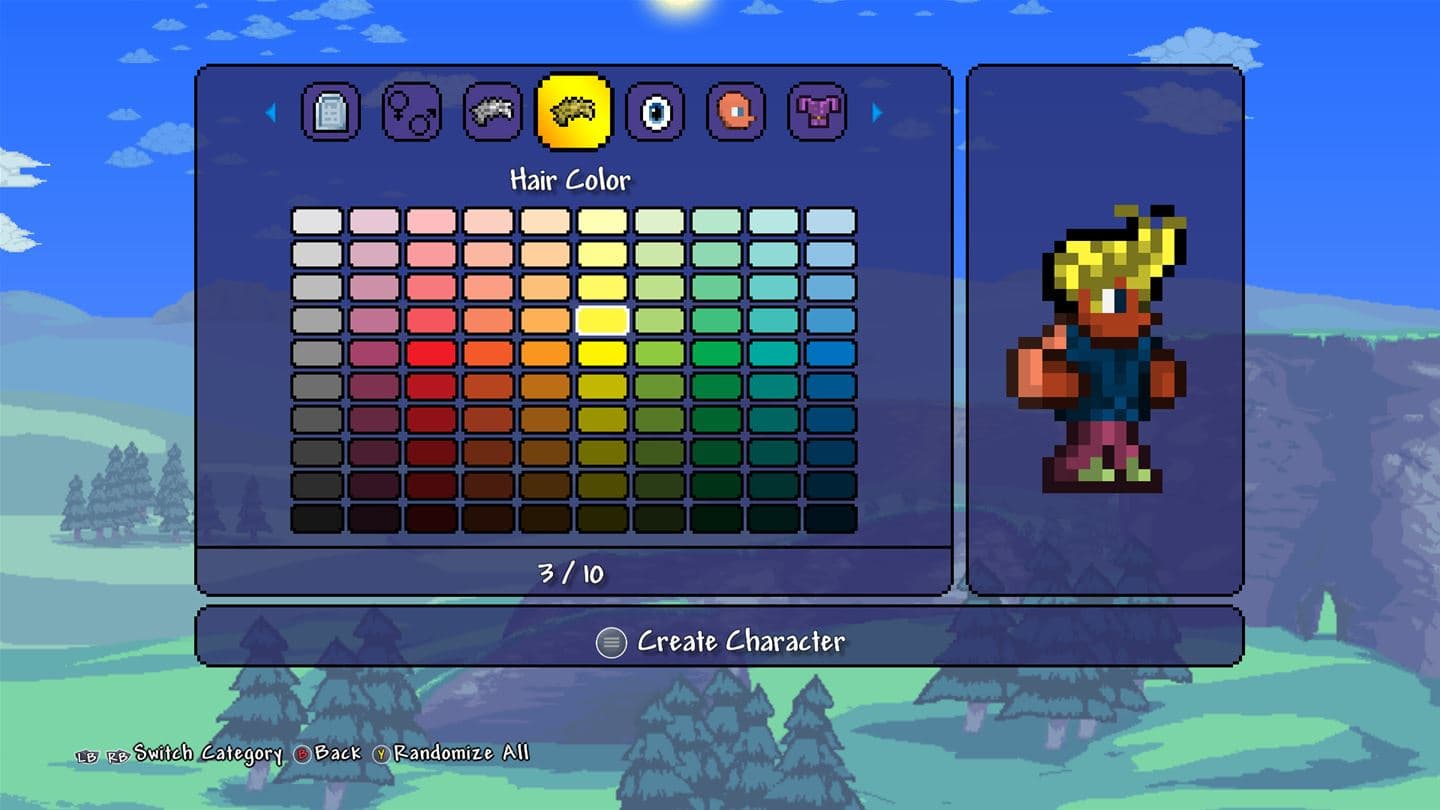Switch to the Eye Color category
Screen dimensions: 1440x810
pos(655,111)
